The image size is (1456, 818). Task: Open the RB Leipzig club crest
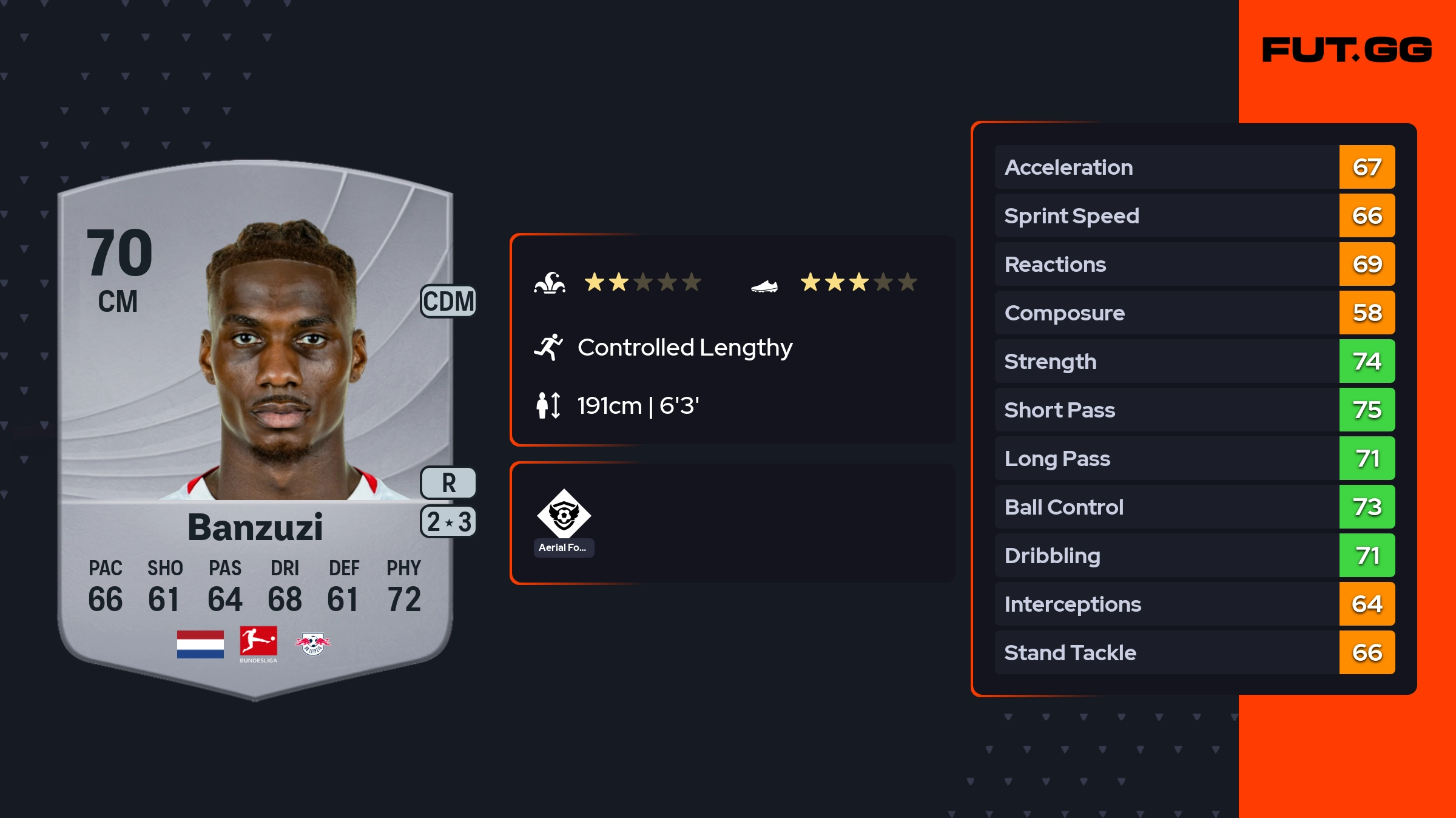[x=313, y=644]
